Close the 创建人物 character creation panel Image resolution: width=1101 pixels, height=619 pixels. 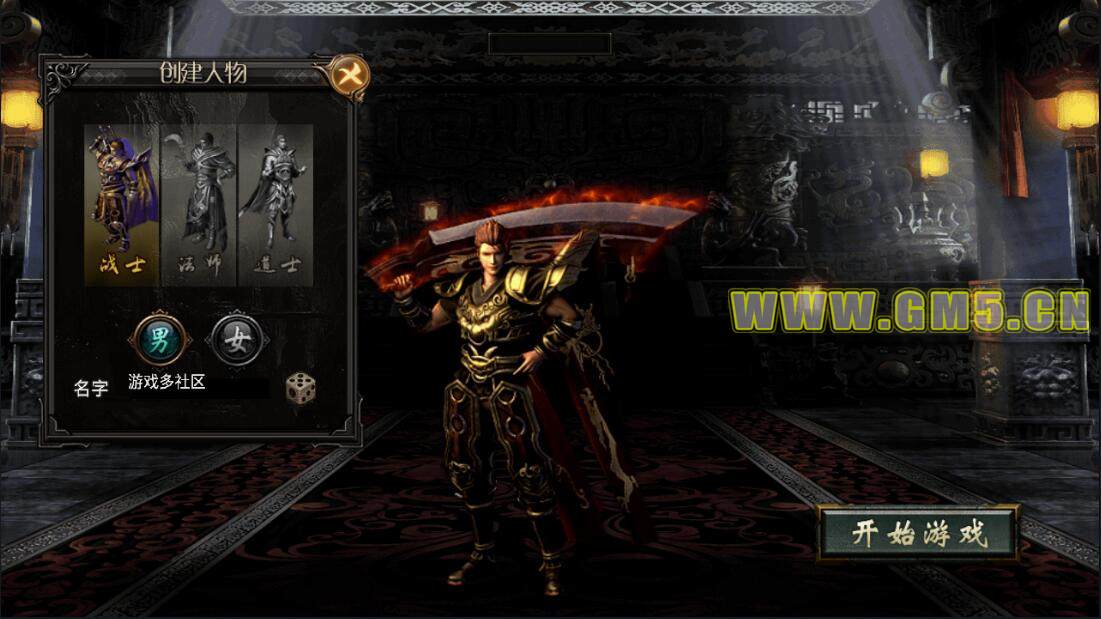coord(349,75)
